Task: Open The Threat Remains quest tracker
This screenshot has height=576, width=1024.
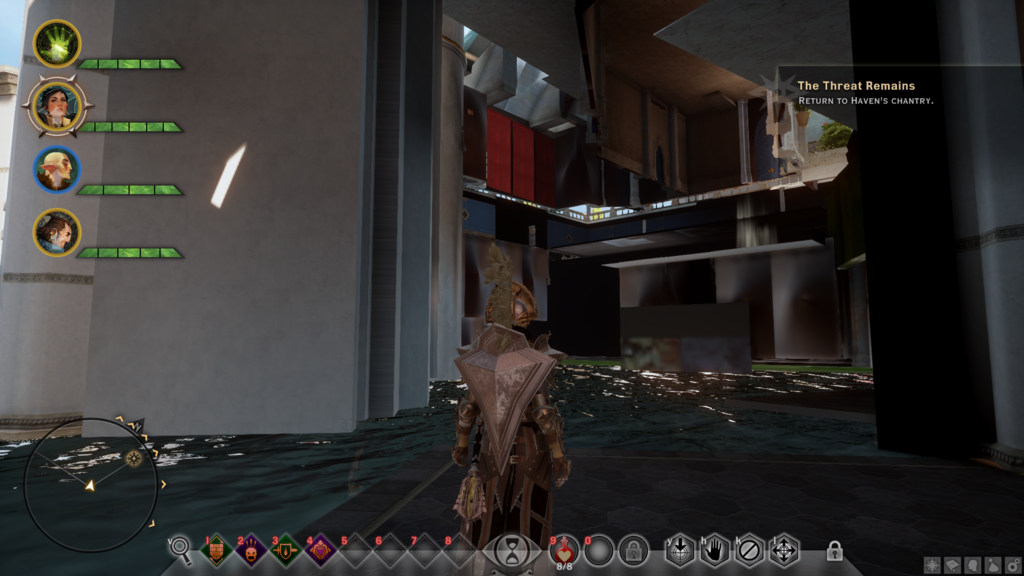Action: (855, 86)
